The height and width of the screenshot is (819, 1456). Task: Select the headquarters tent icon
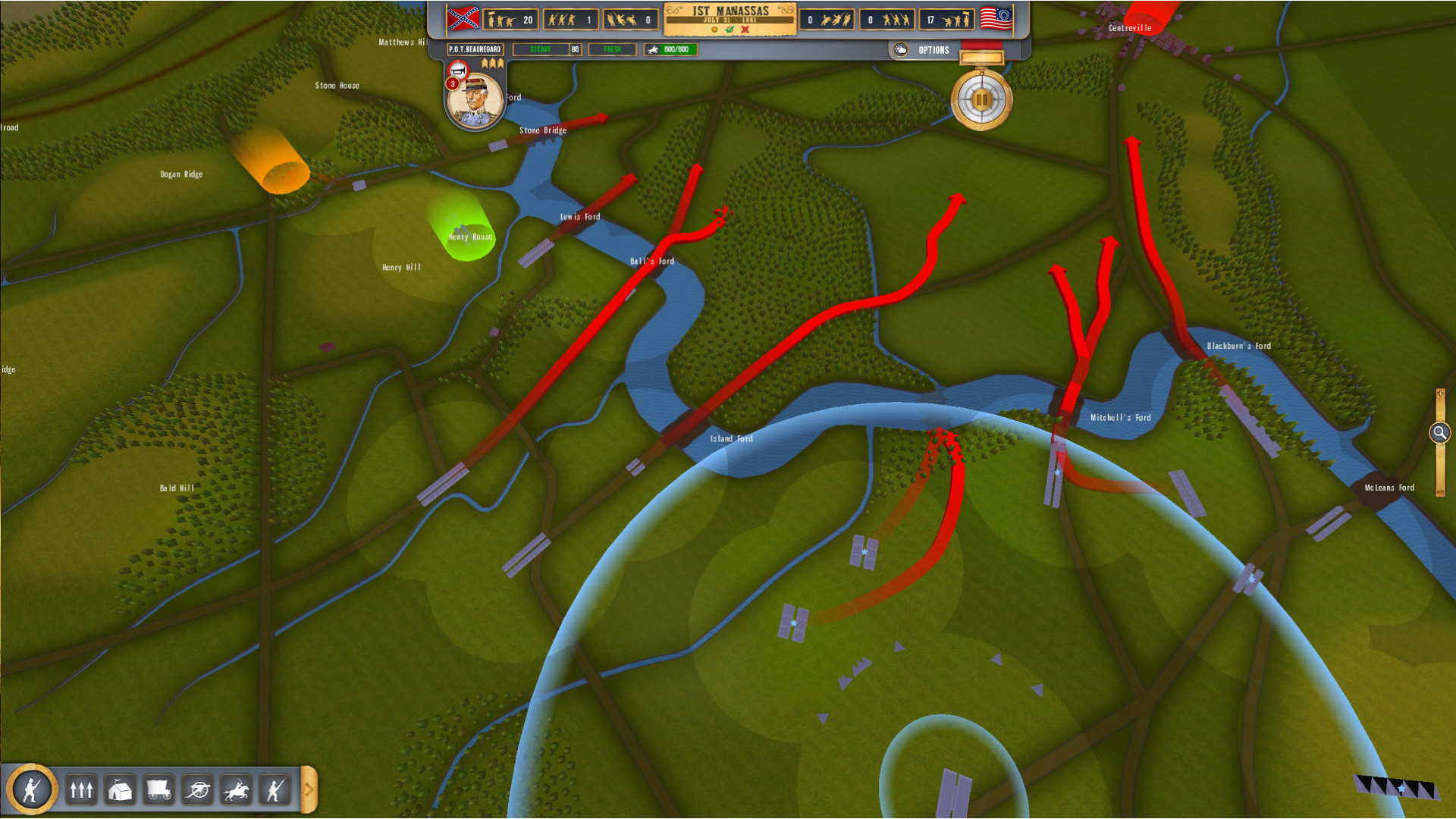coord(120,790)
